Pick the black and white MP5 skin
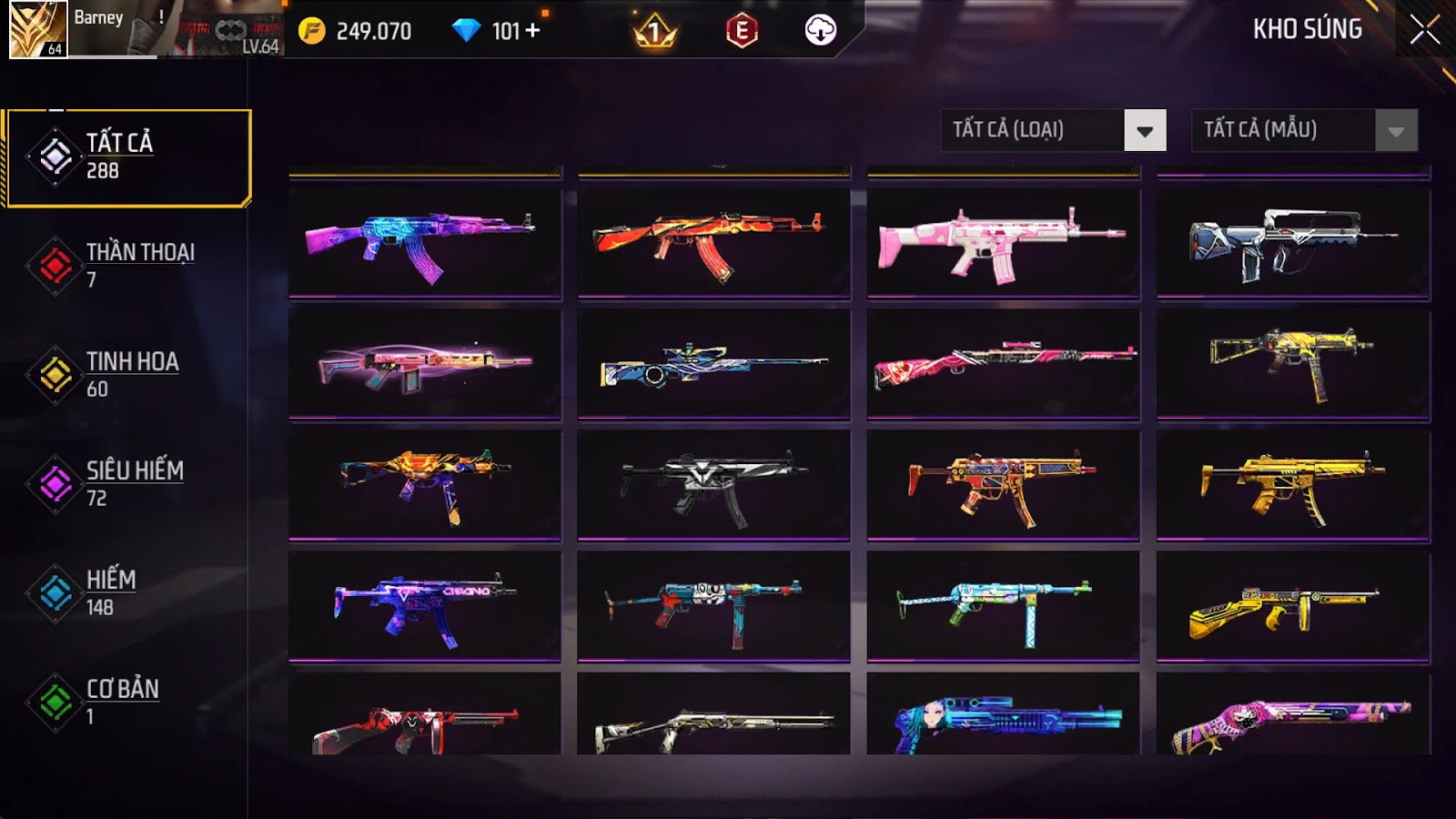The height and width of the screenshot is (819, 1456). pos(713,485)
